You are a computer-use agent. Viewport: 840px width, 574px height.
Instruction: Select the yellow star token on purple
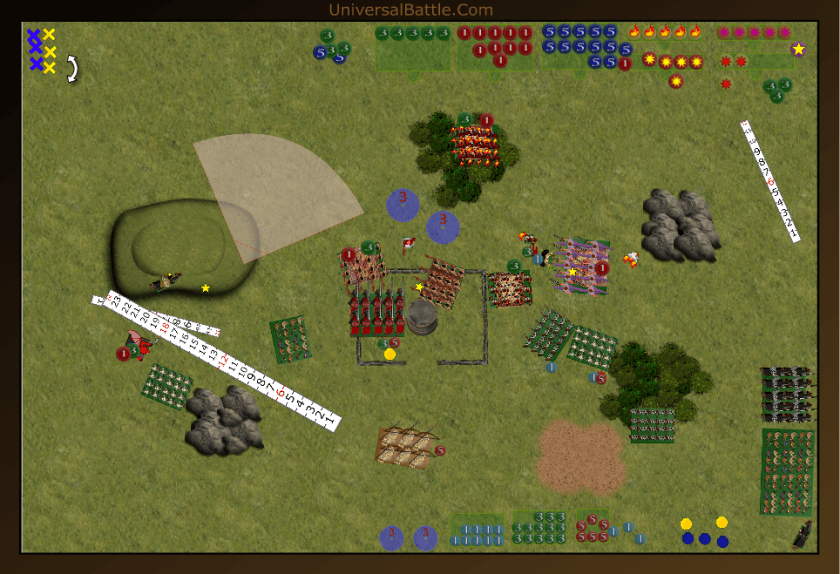(798, 48)
